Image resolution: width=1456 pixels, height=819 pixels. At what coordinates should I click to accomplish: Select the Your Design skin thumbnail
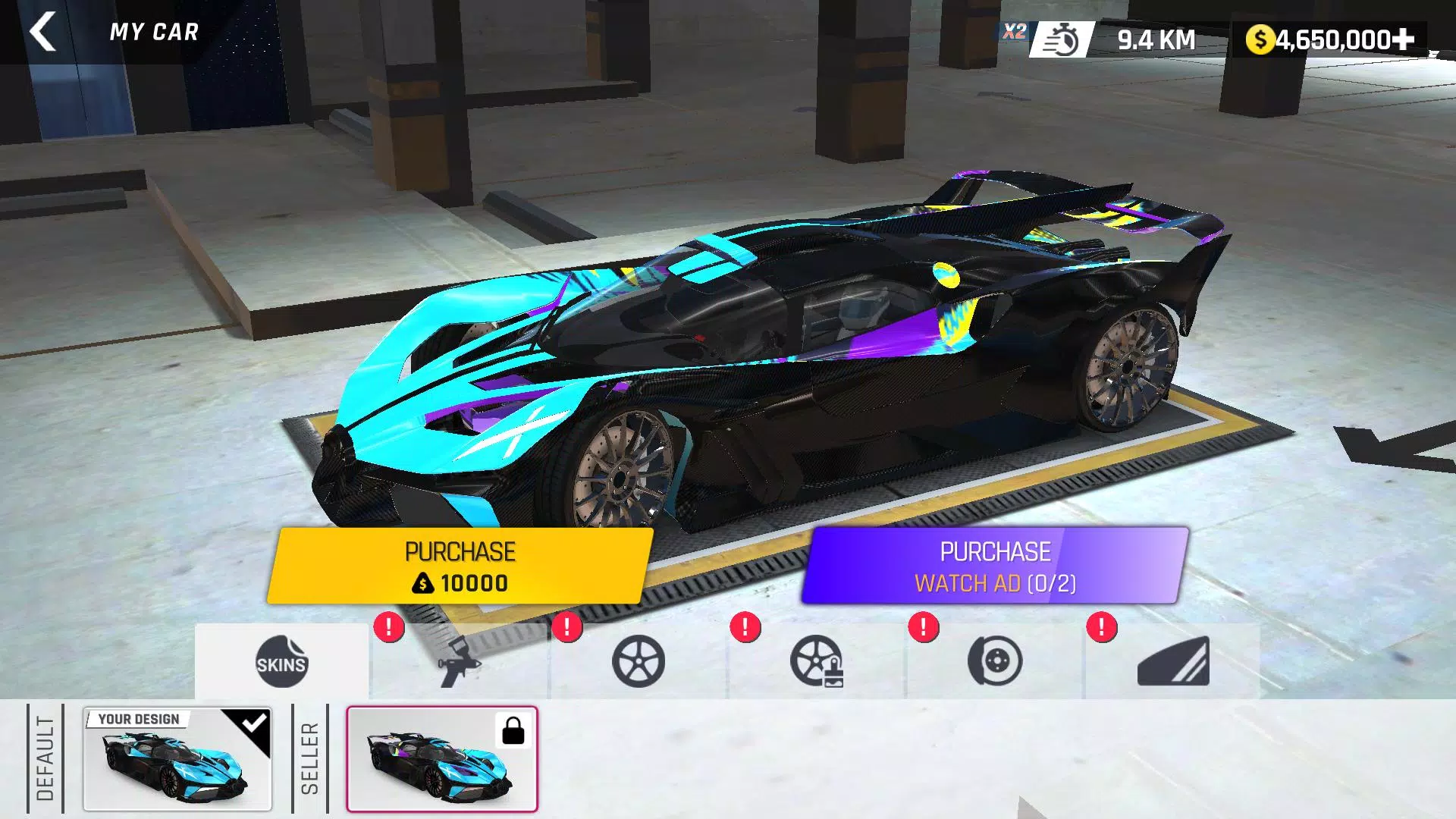[177, 760]
